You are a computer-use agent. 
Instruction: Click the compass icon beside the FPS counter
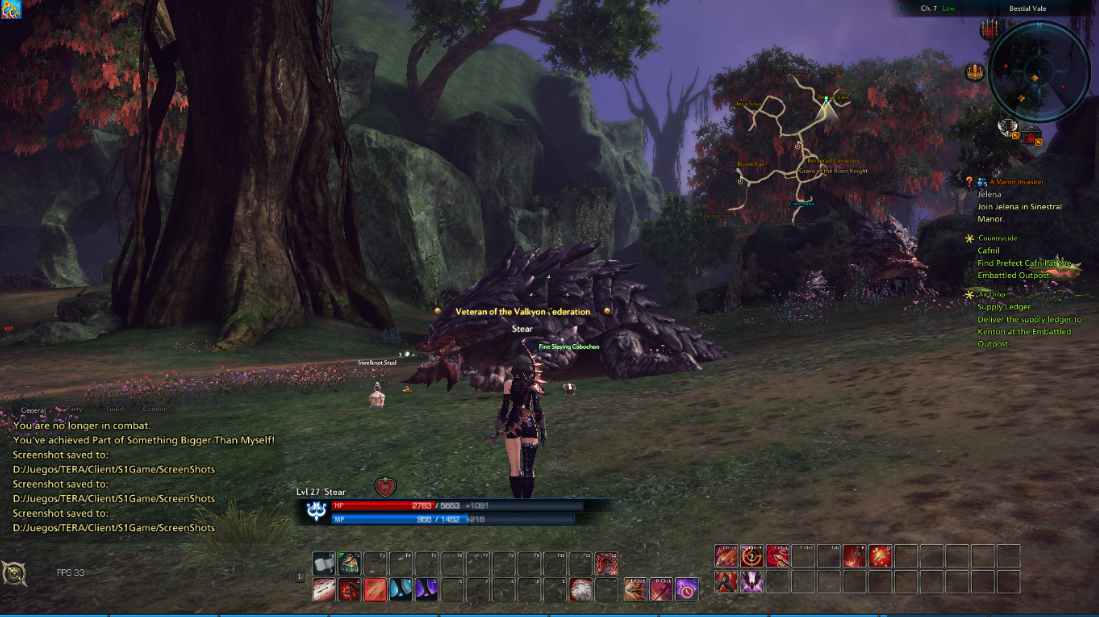pos(14,574)
